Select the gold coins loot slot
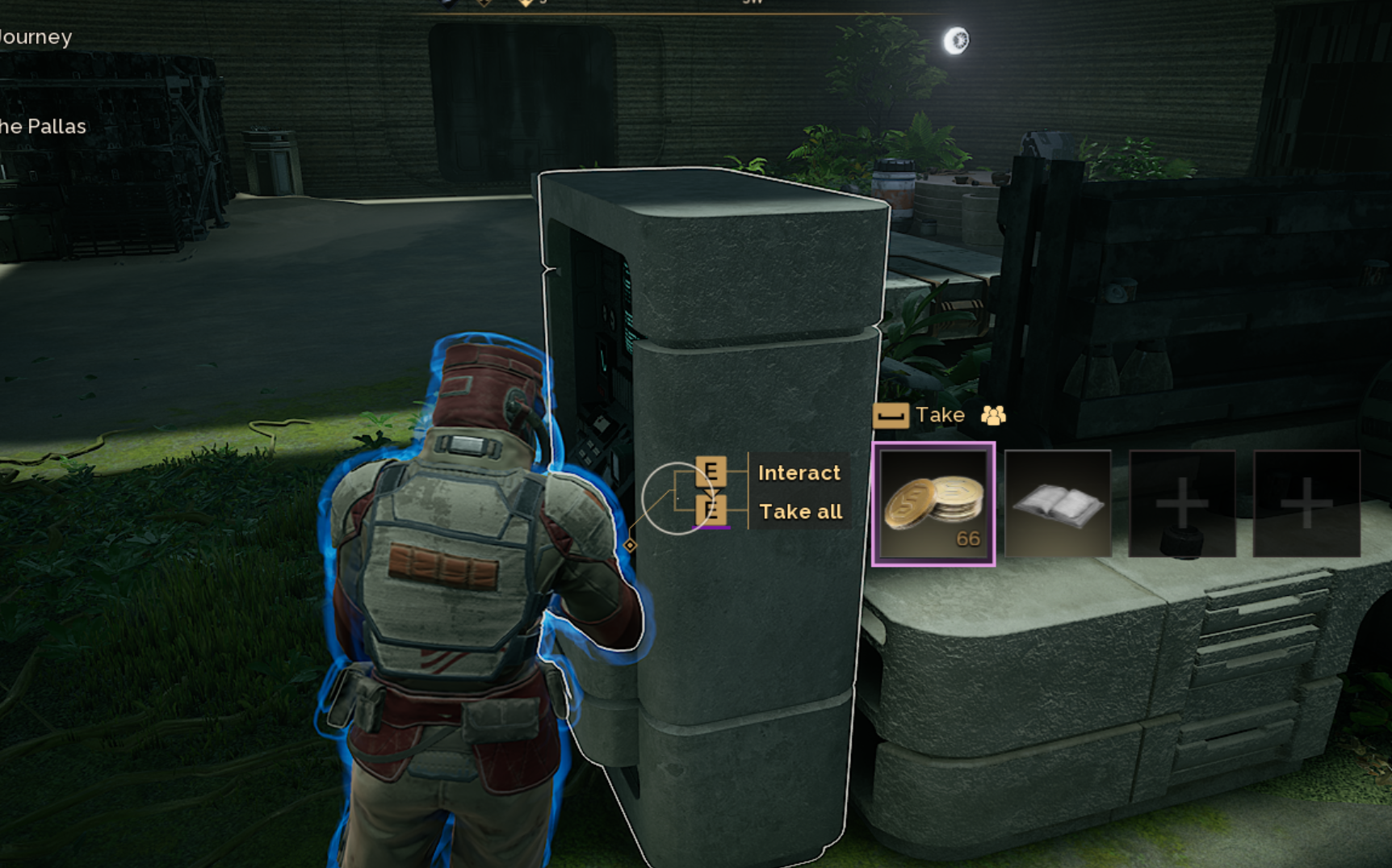Image resolution: width=1392 pixels, height=868 pixels. point(933,504)
